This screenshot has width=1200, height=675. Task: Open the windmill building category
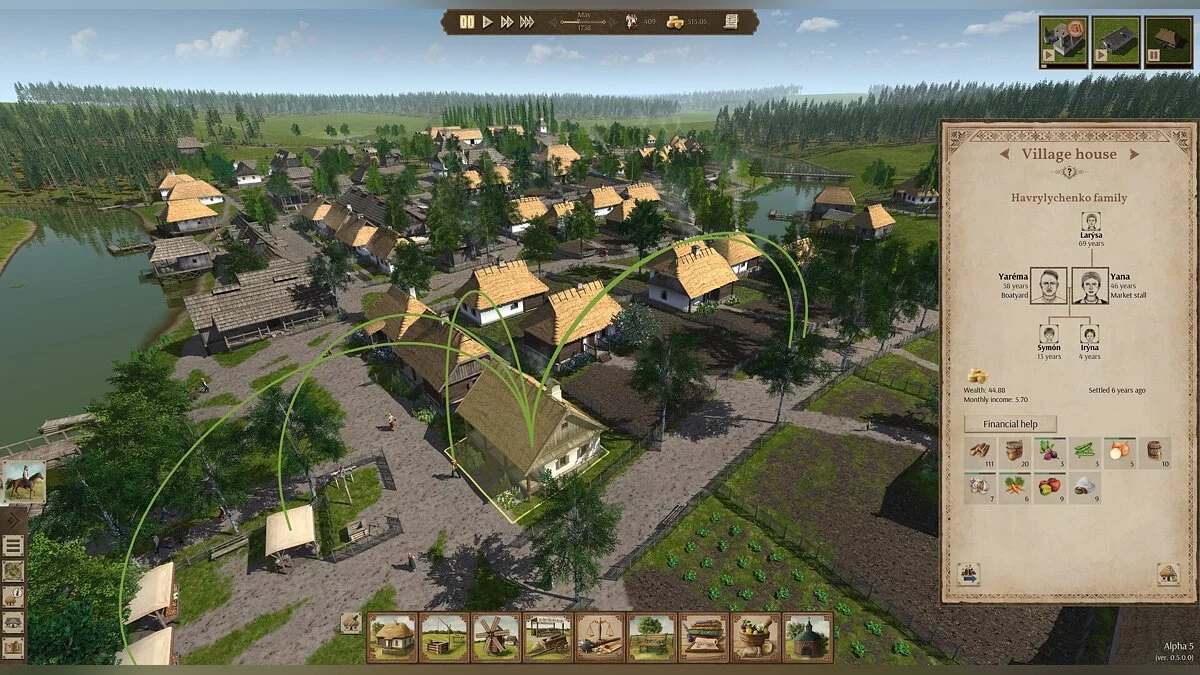click(x=496, y=637)
